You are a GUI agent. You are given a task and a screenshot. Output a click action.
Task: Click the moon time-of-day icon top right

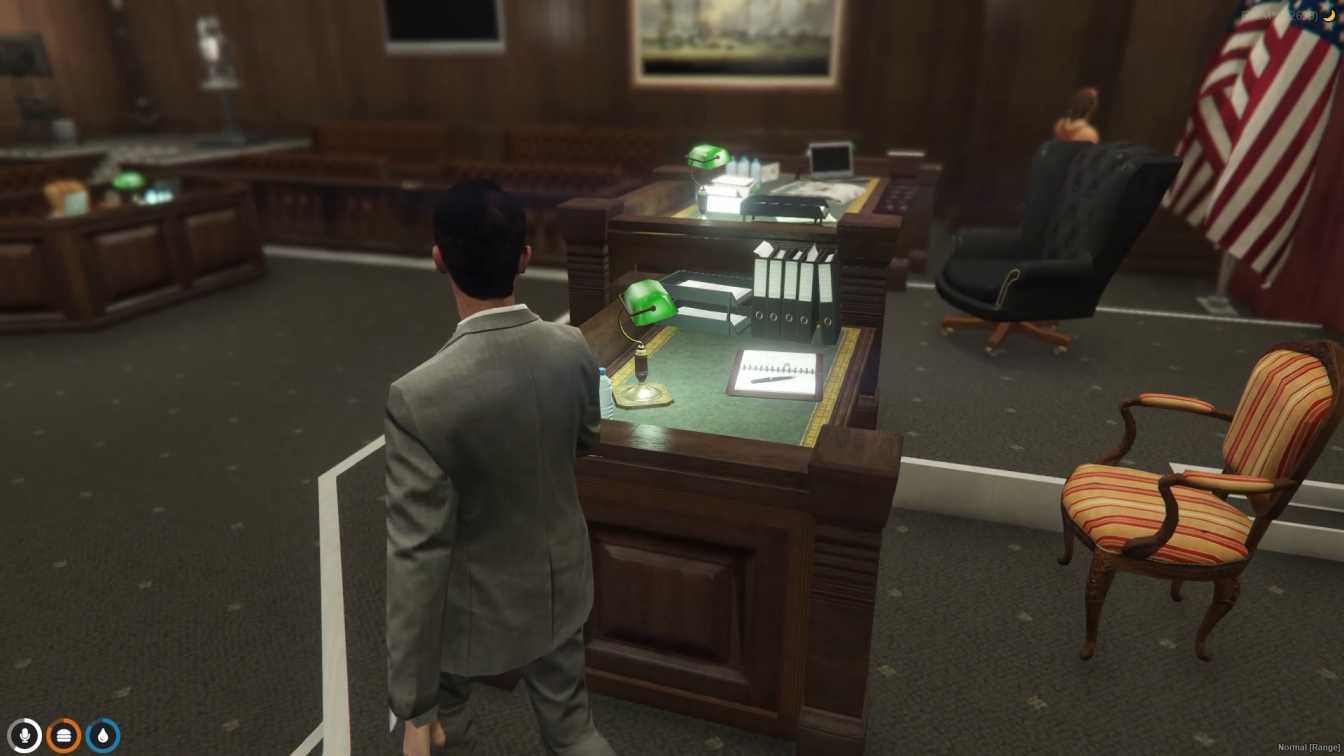pos(1330,15)
